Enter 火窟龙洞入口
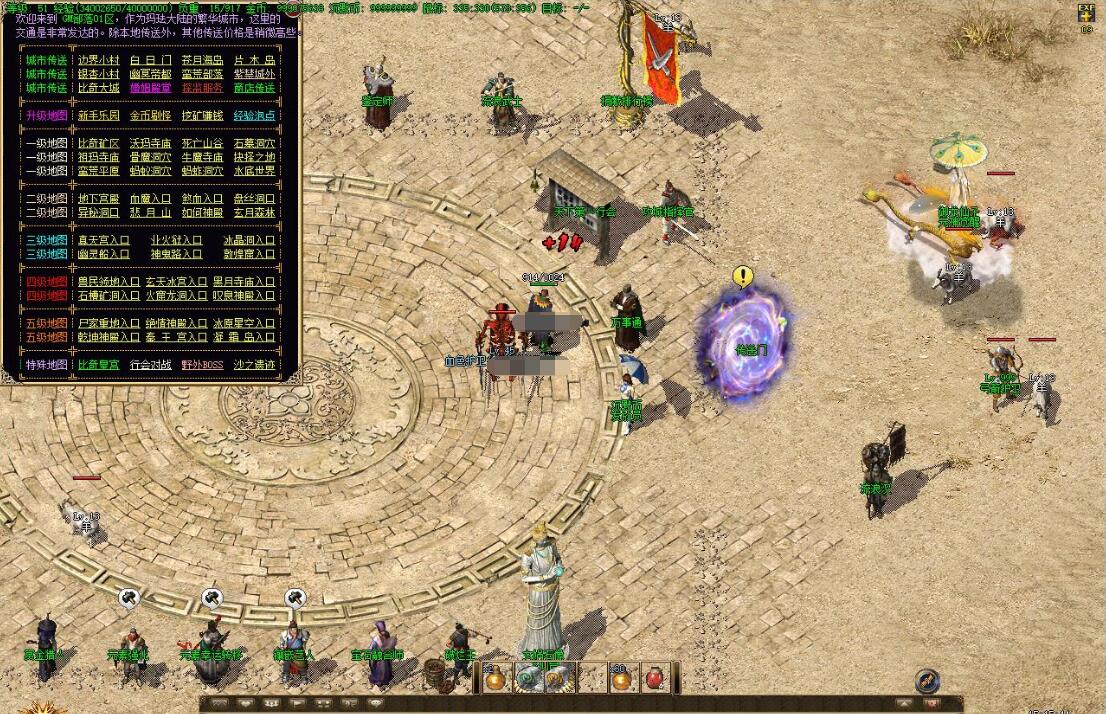This screenshot has height=714, width=1106. (x=176, y=296)
